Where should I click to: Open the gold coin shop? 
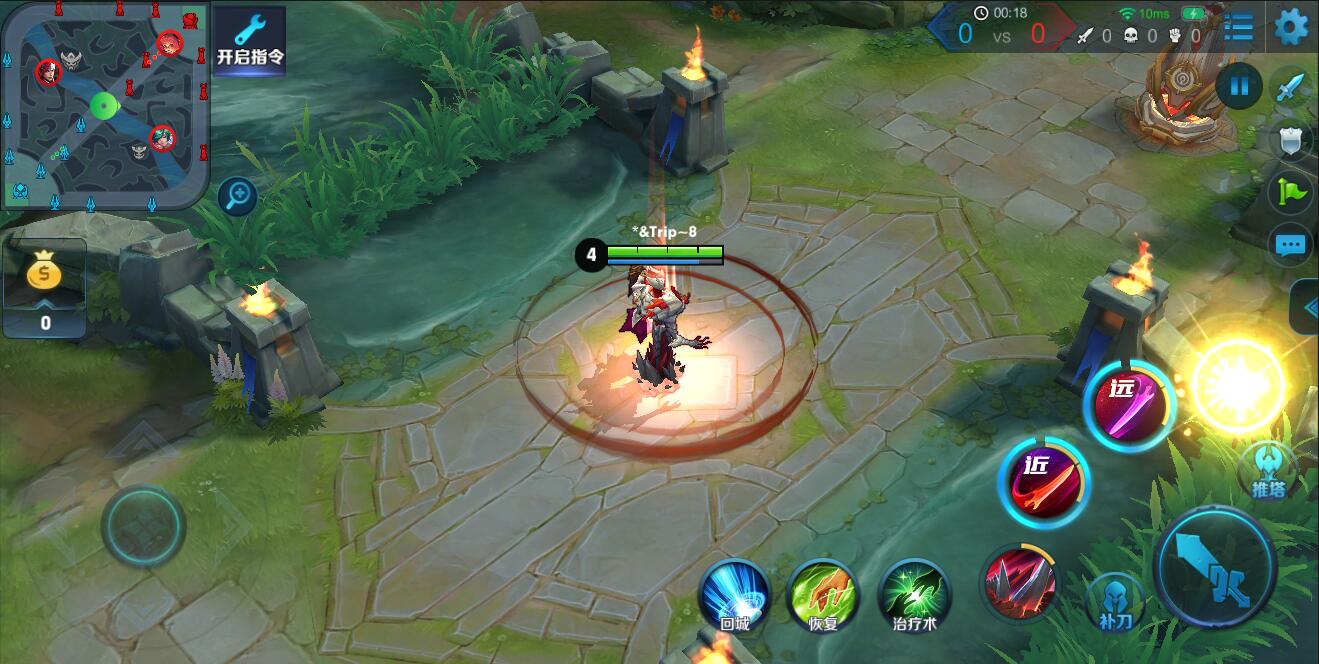pos(45,287)
